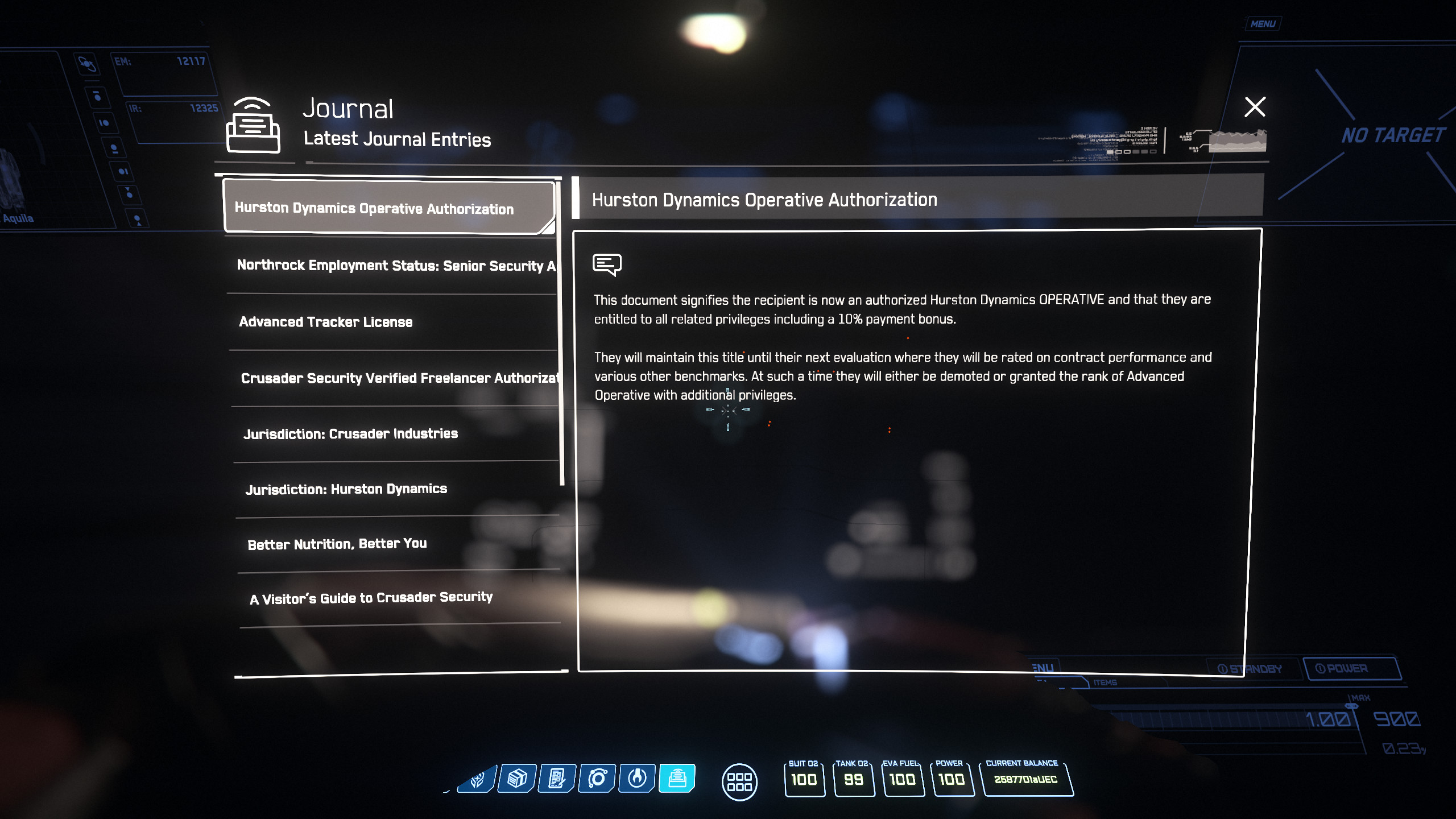Open the crystal-shaped app icon
This screenshot has height=819, width=1456.
click(x=477, y=778)
